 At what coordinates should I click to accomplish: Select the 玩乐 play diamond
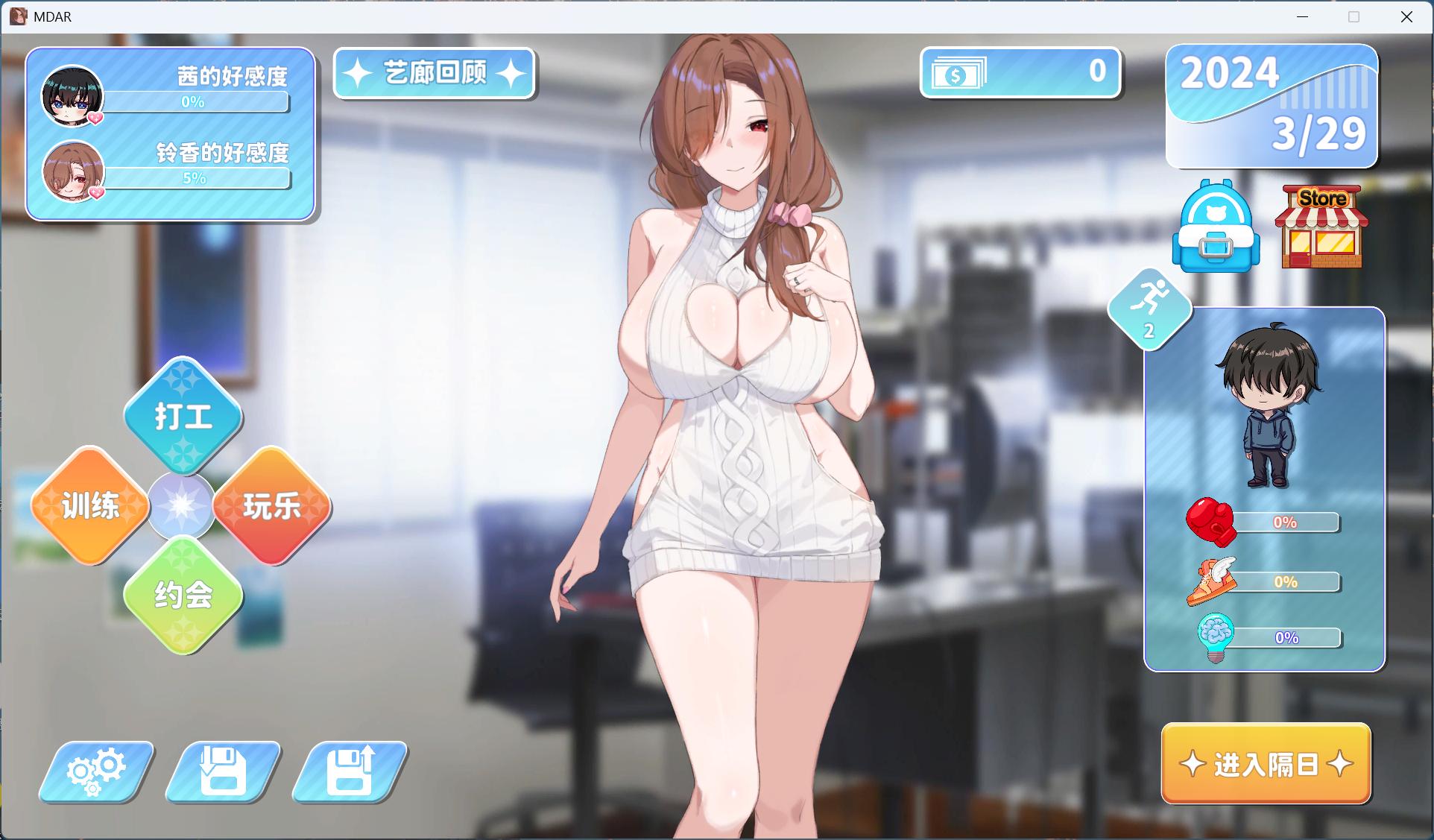click(x=272, y=505)
